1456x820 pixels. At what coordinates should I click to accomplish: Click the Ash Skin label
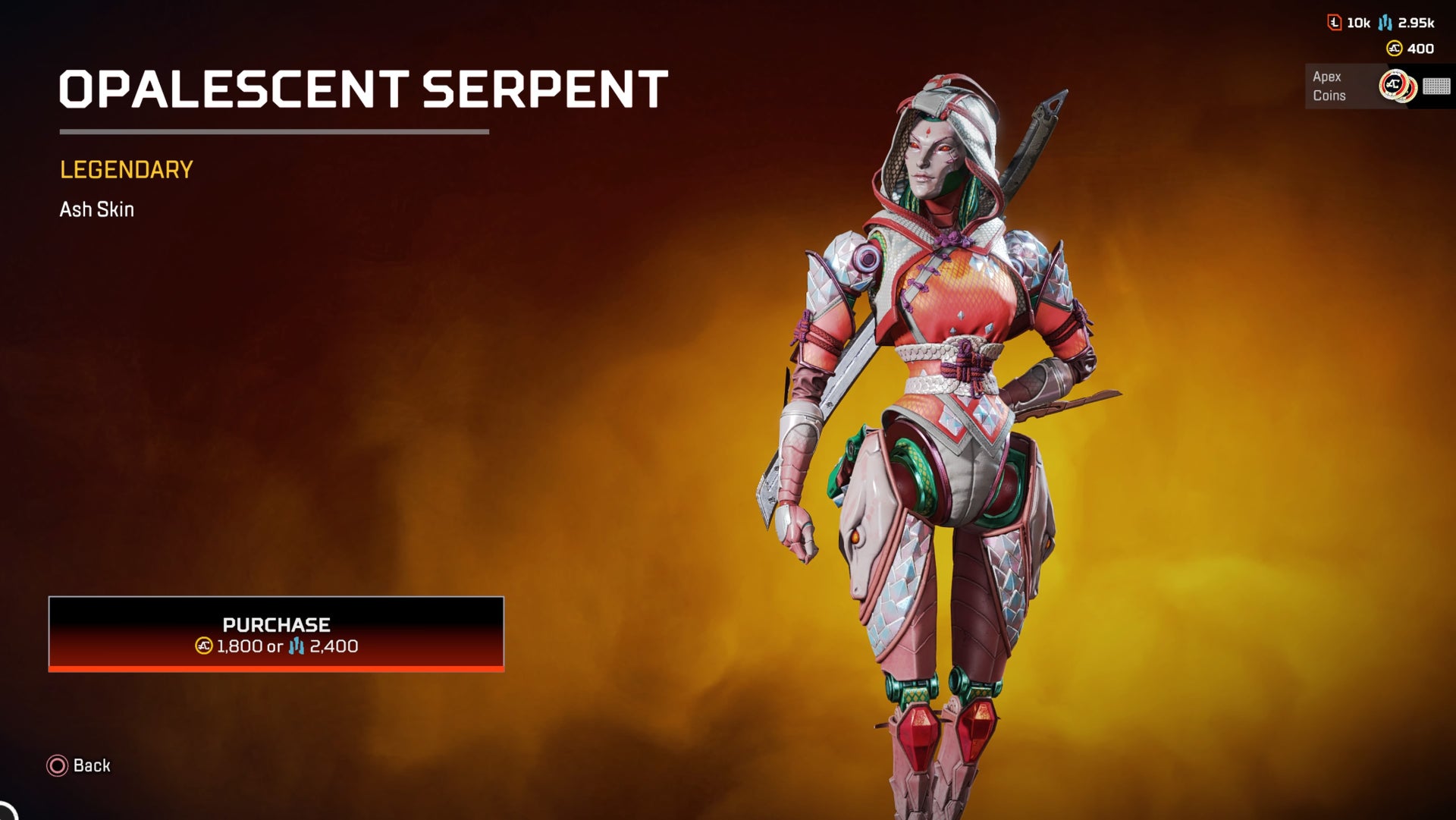[x=96, y=209]
